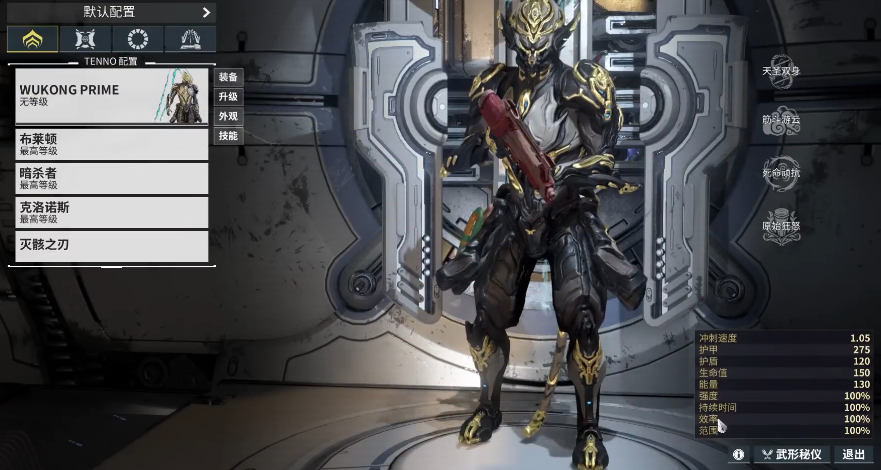
Task: Open the 技能 abilities menu
Action: point(228,135)
